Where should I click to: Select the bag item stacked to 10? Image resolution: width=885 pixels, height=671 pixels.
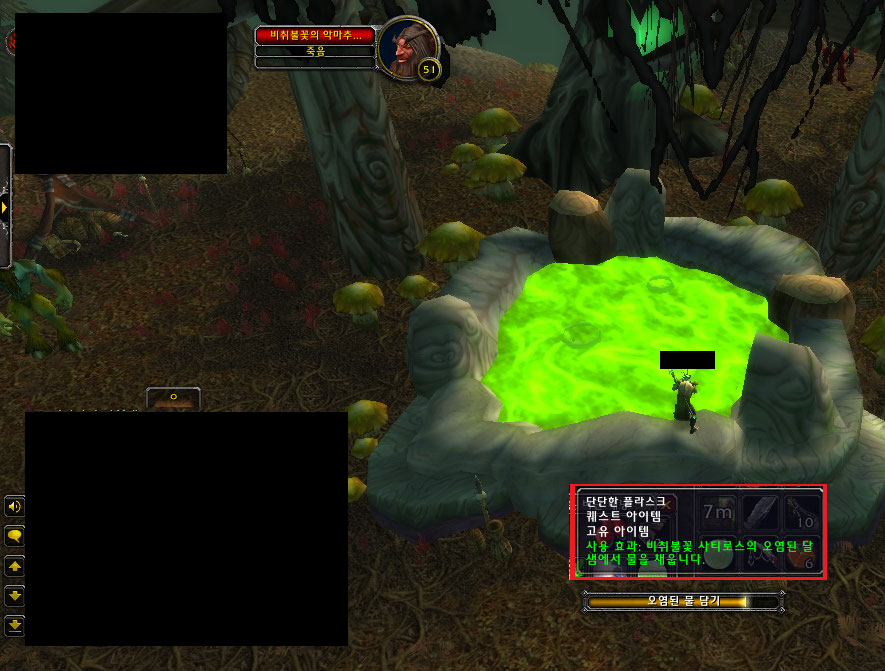(801, 513)
